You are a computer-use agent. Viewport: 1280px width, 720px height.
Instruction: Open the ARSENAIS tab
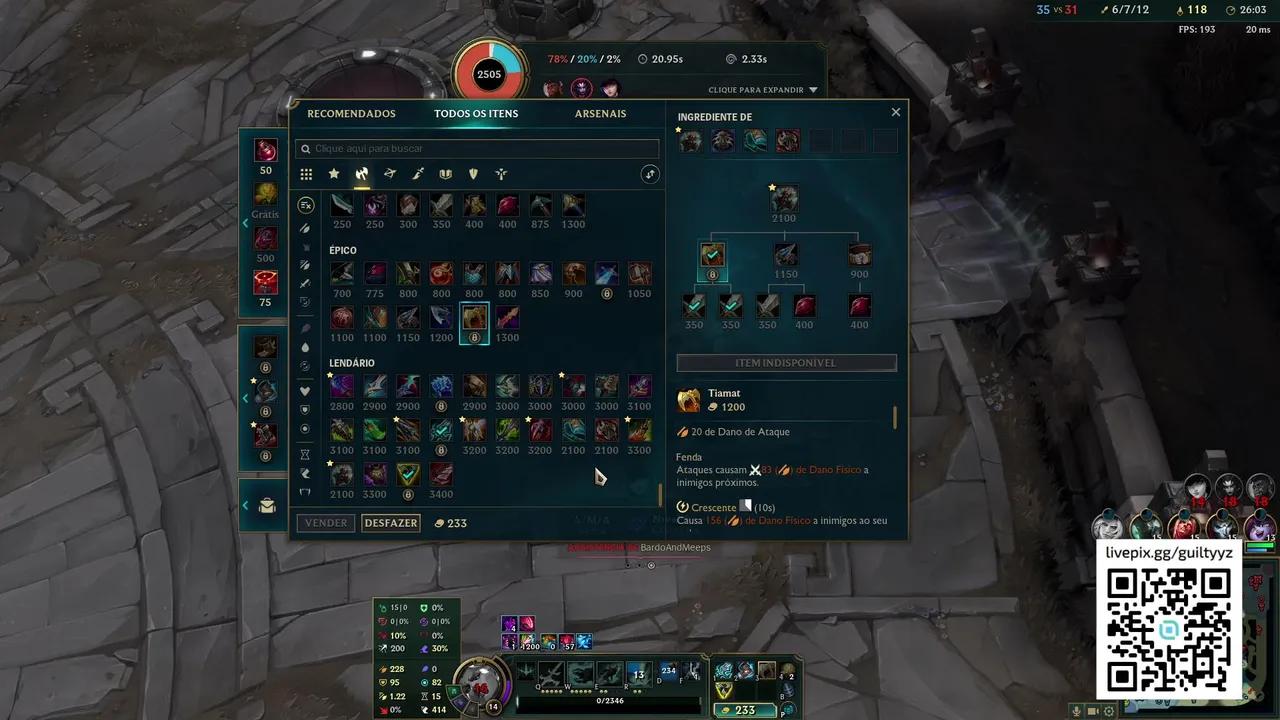[600, 113]
